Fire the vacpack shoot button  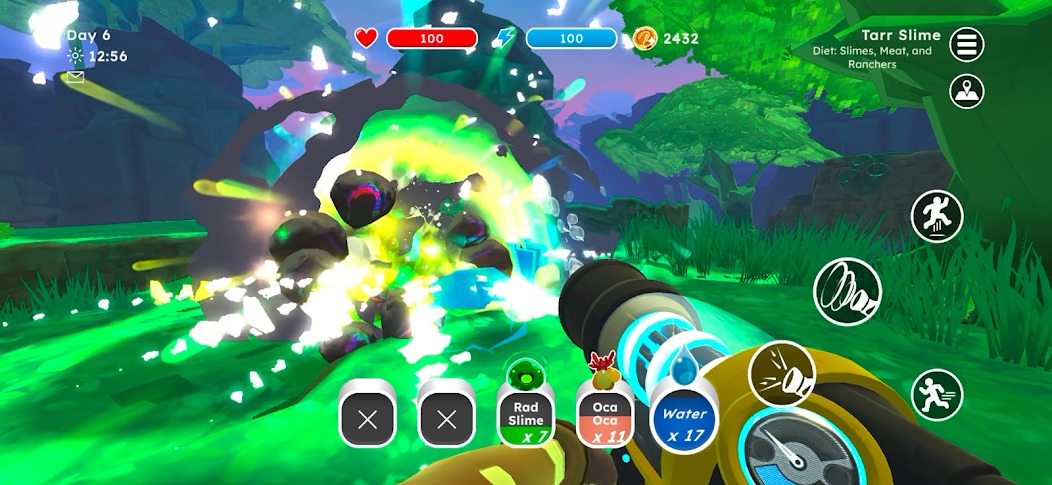pyautogui.click(x=781, y=373)
